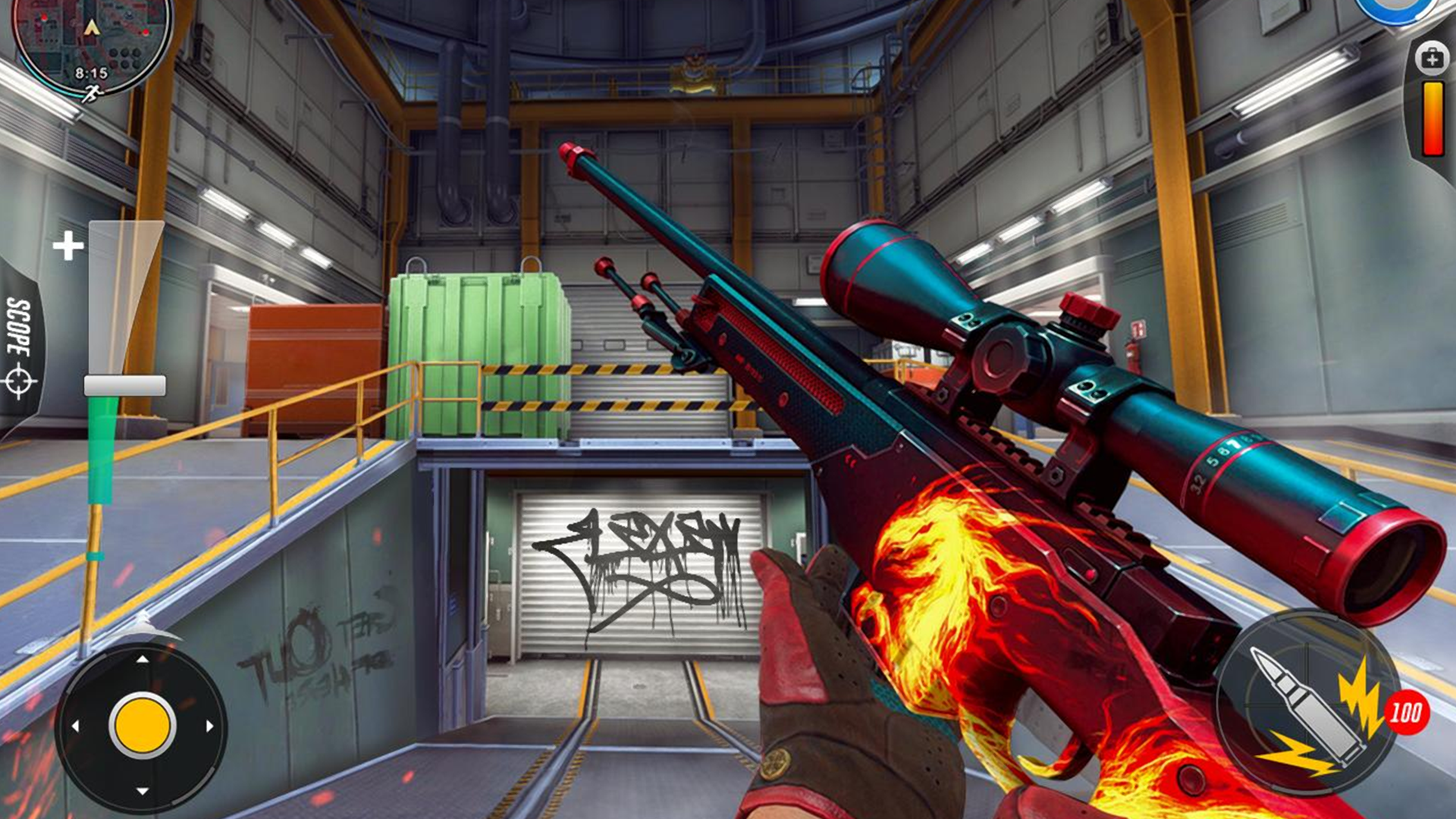This screenshot has height=819, width=1456.
Task: Tap the plus to increase scope zoom
Action: 68,245
